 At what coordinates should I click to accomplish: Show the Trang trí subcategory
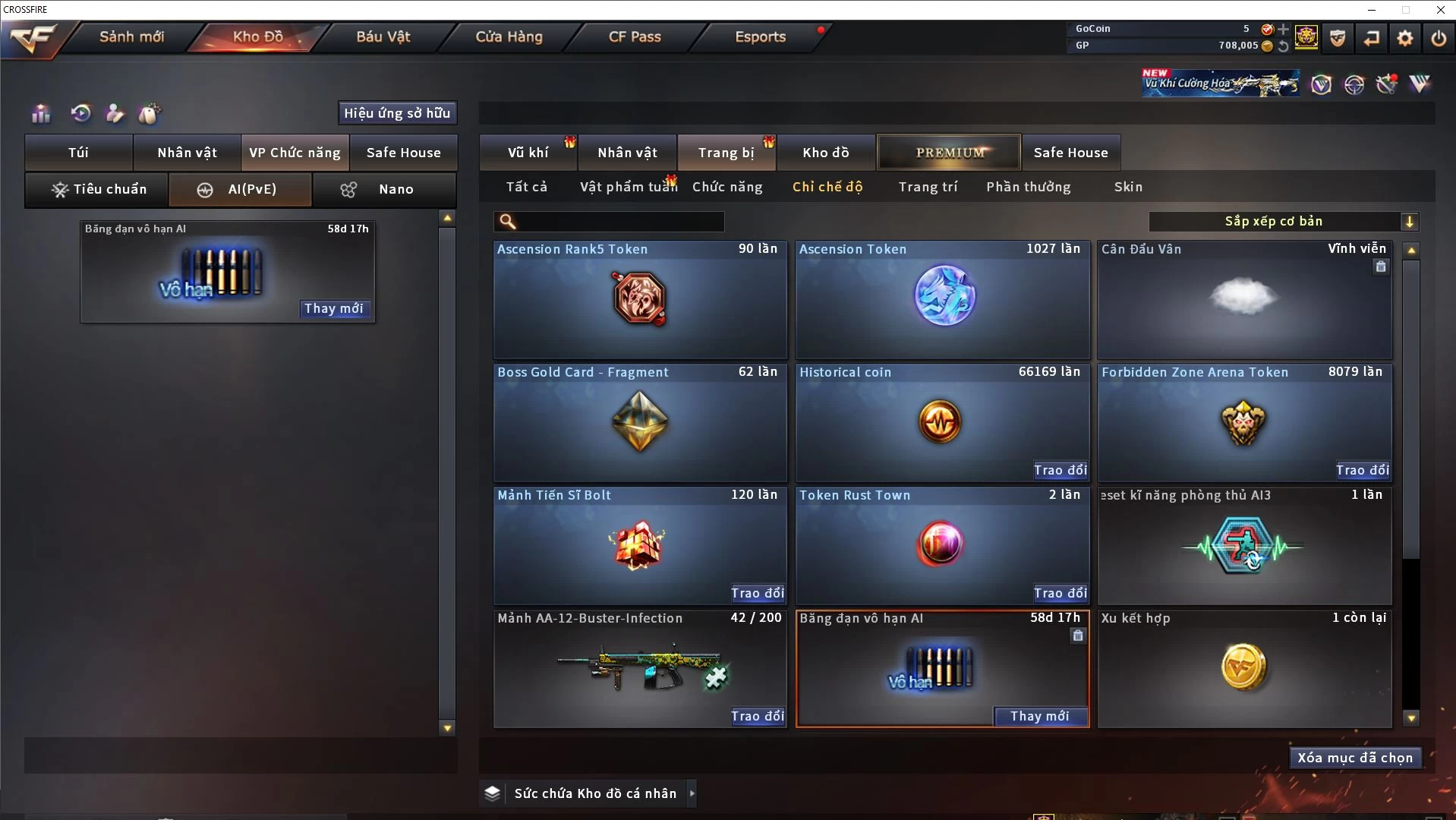928,187
